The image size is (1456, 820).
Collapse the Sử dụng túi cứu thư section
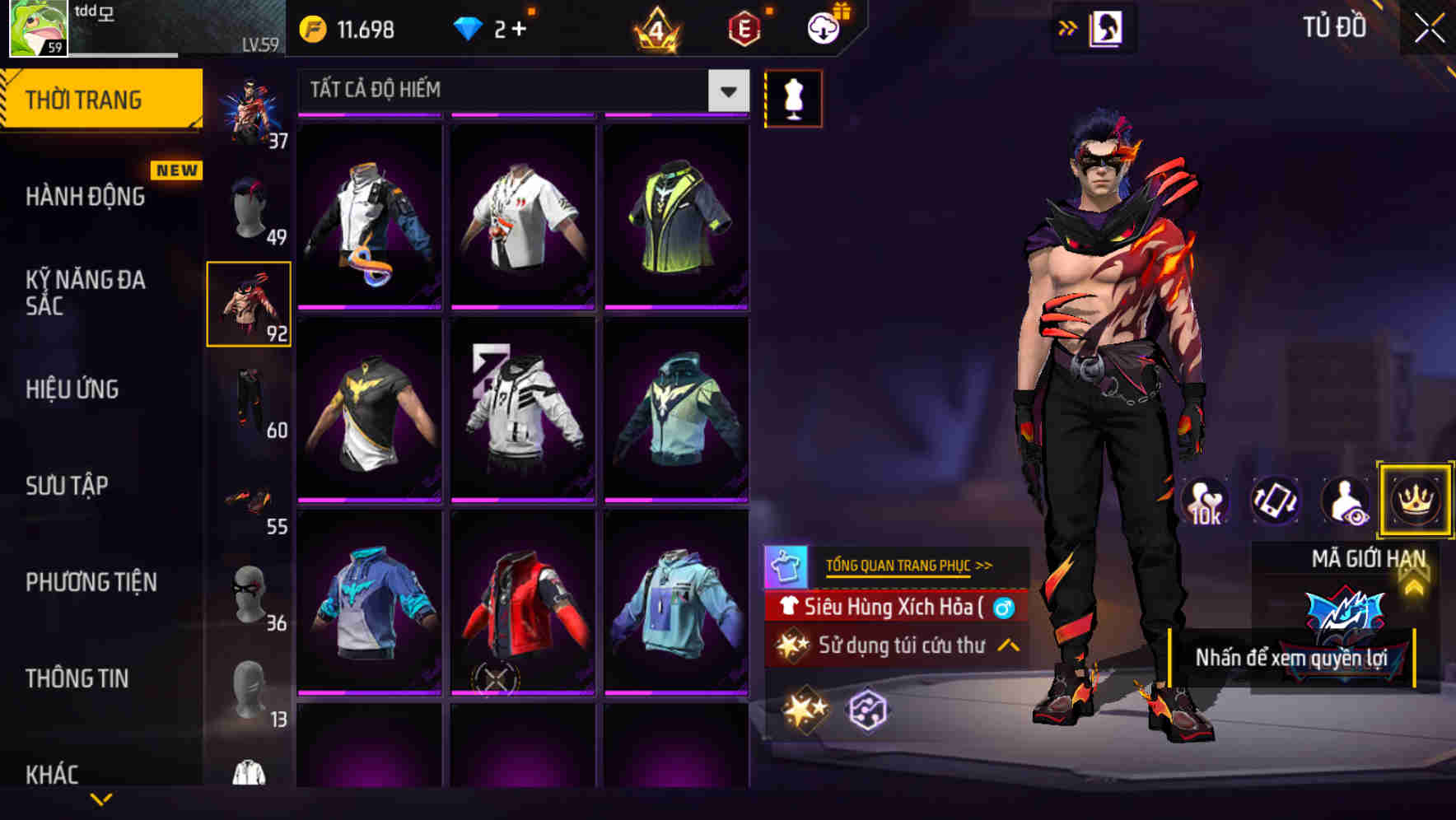click(1006, 646)
